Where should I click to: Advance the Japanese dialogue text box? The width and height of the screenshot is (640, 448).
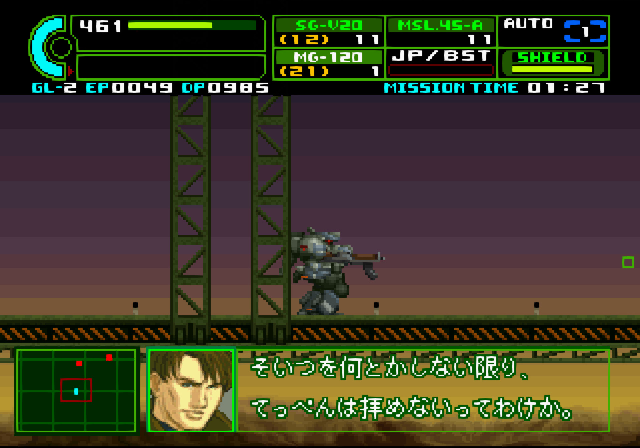[x=422, y=390]
